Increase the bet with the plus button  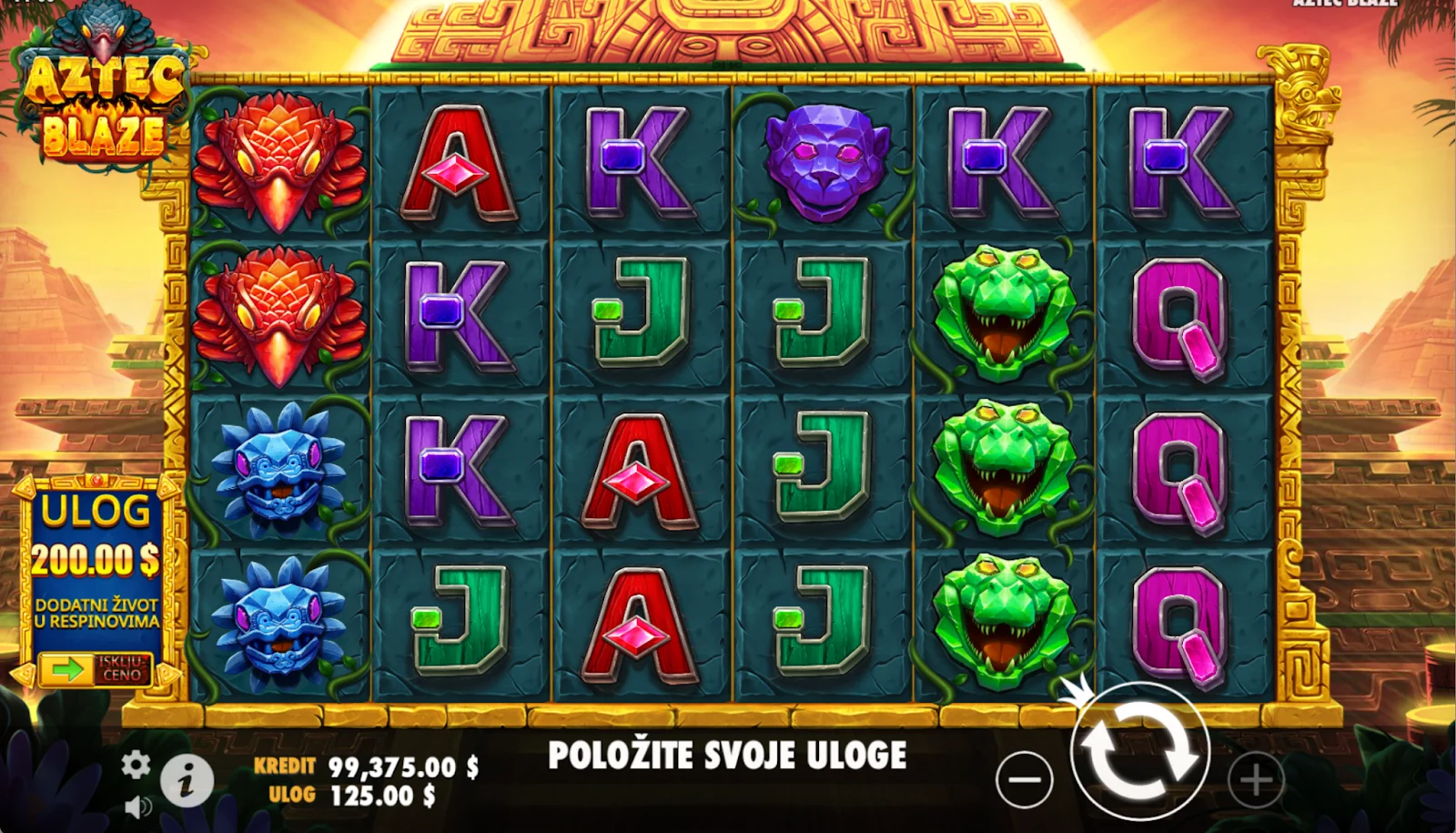tap(1256, 780)
